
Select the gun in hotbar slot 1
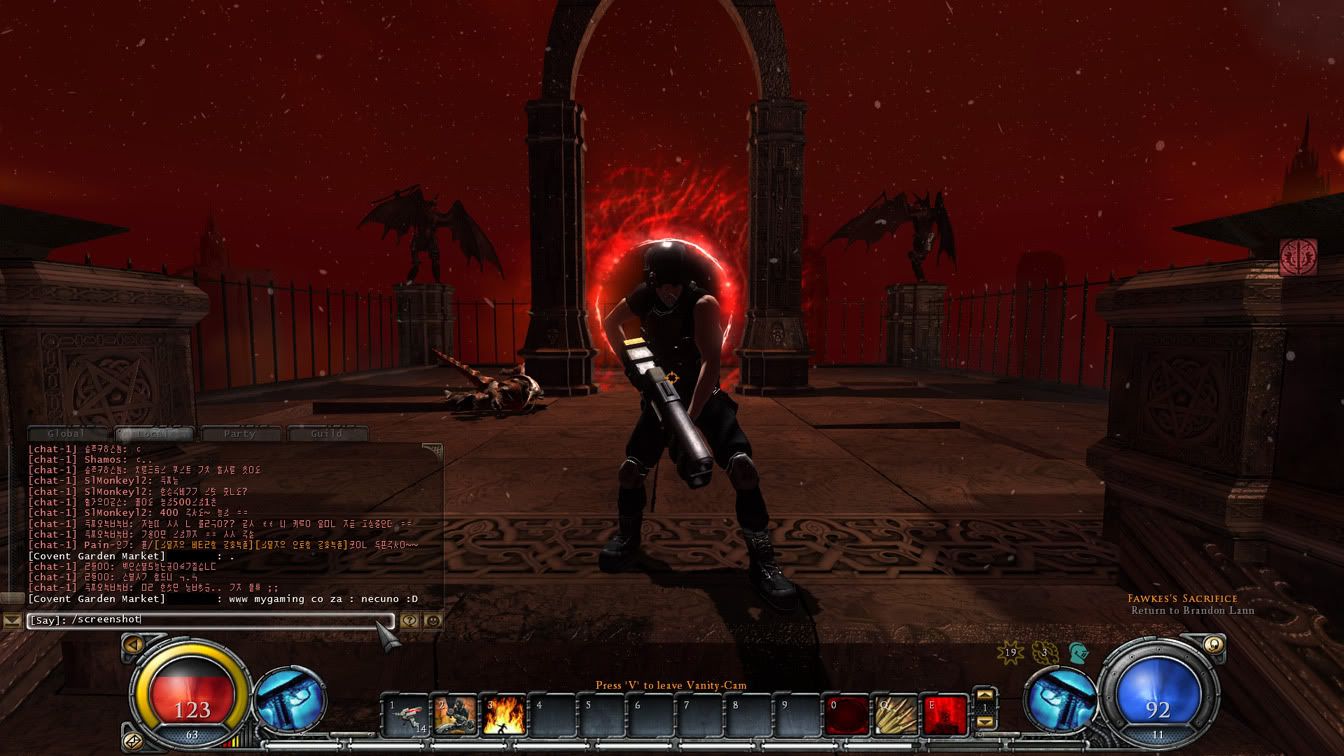(406, 716)
